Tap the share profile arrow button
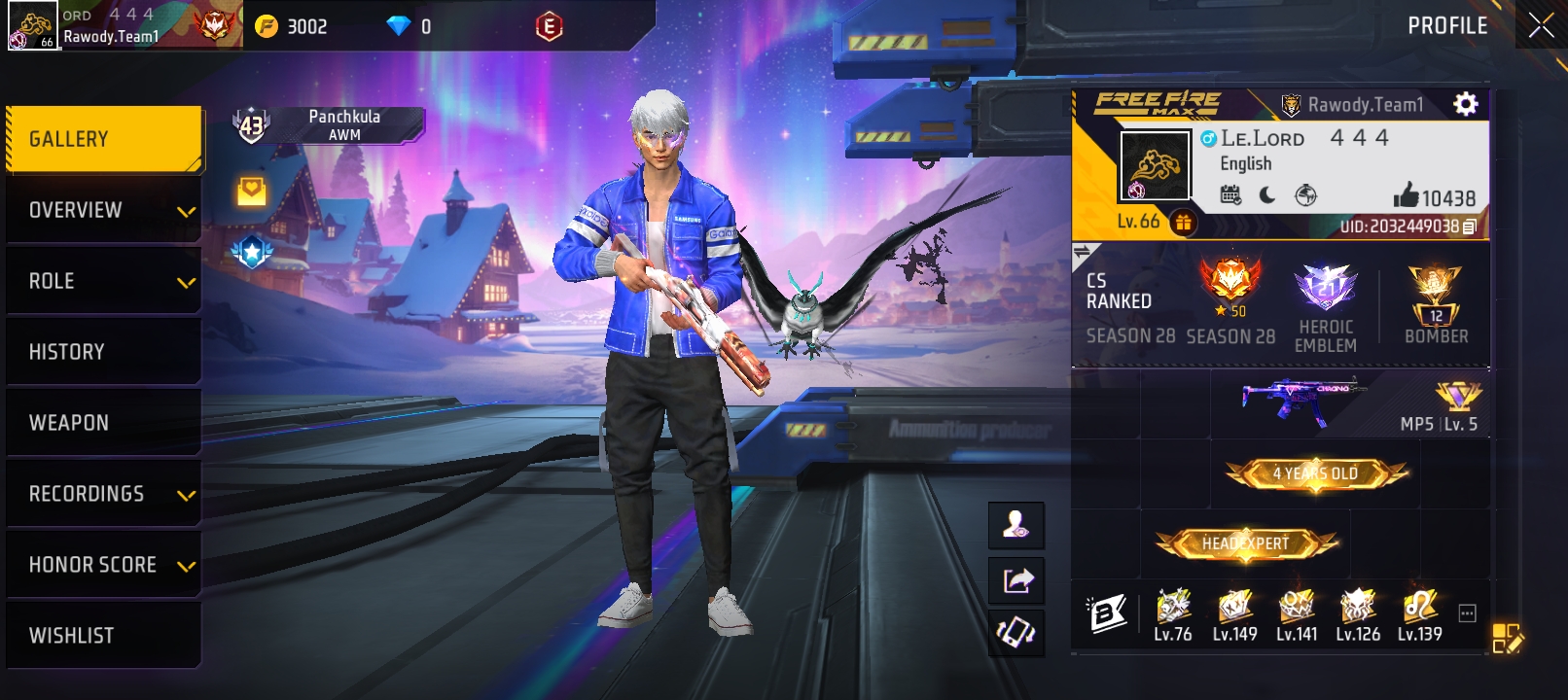The width and height of the screenshot is (1568, 700). click(1016, 580)
